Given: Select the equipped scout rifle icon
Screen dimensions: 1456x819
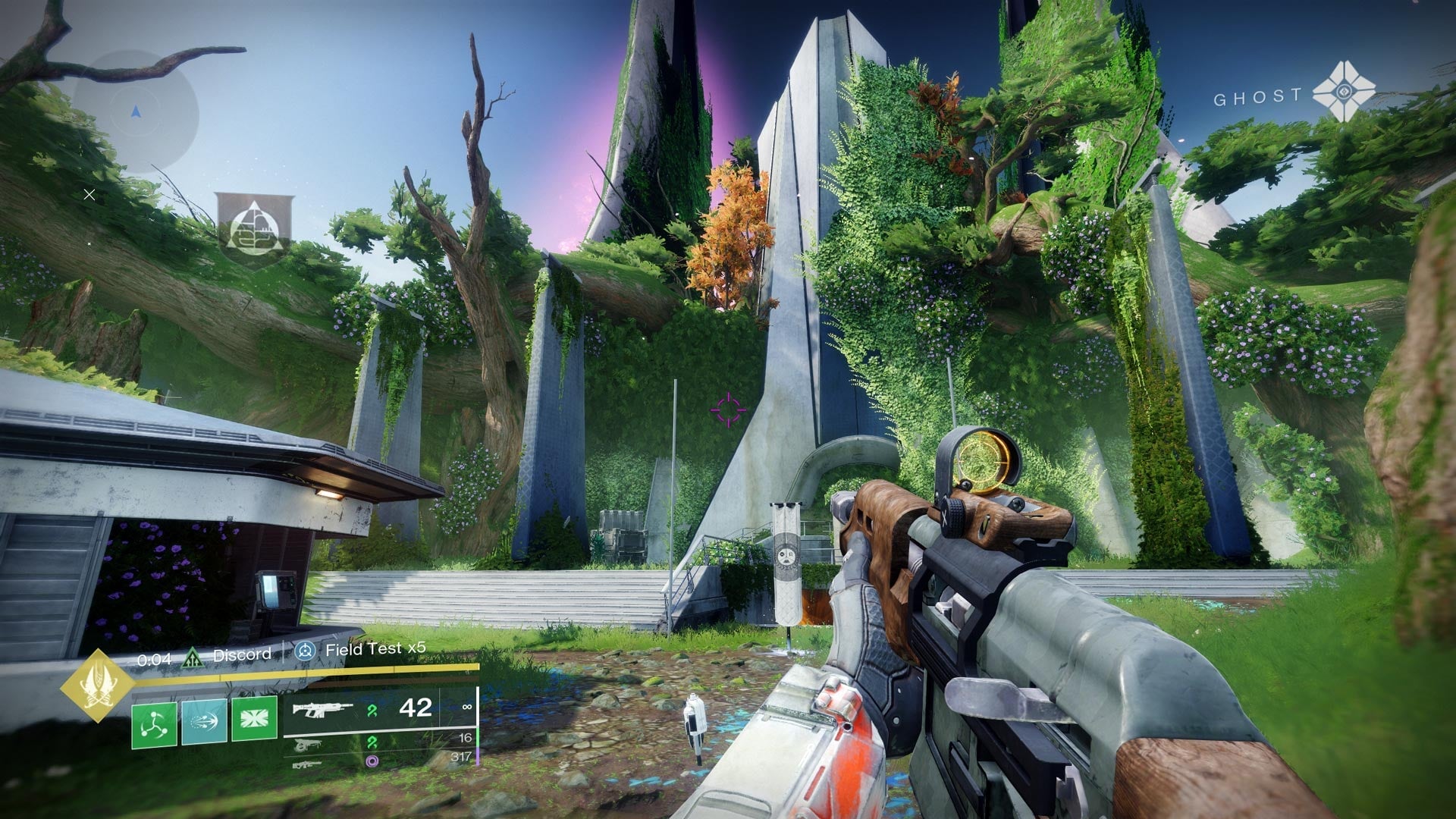Looking at the screenshot, I should [x=322, y=711].
